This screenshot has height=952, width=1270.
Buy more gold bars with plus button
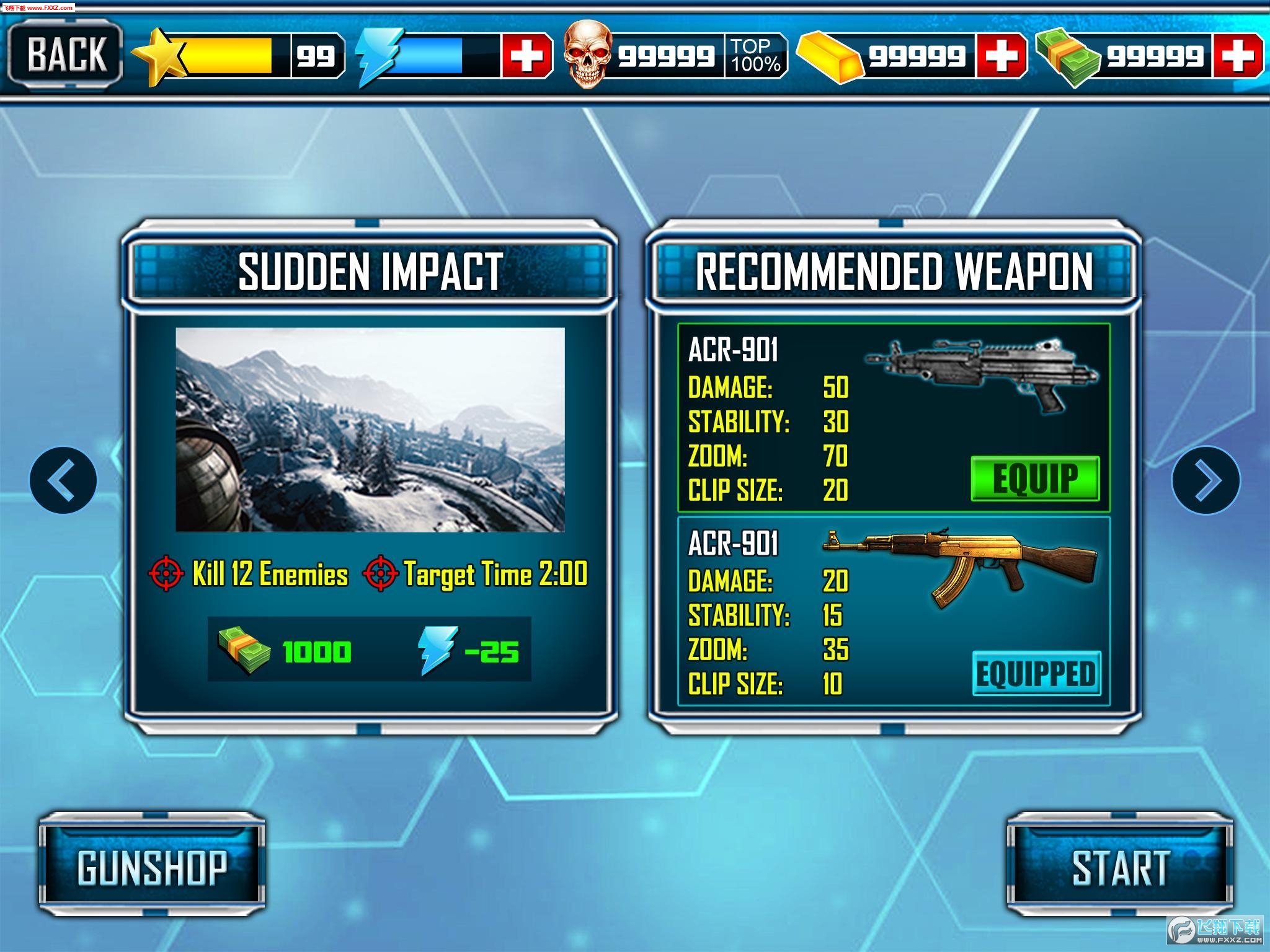pyautogui.click(x=1001, y=56)
